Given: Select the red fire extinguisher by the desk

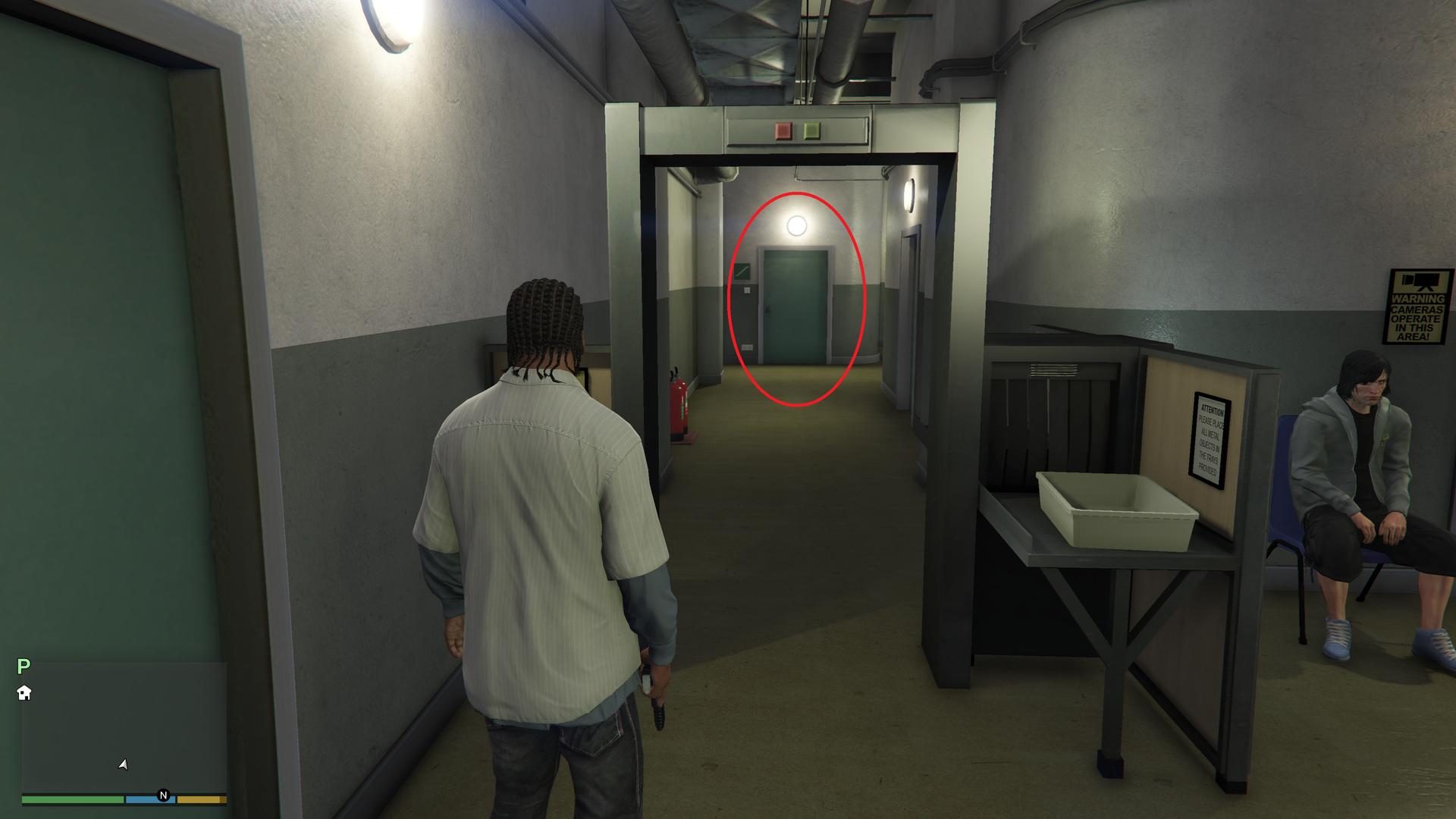Looking at the screenshot, I should (x=679, y=402).
